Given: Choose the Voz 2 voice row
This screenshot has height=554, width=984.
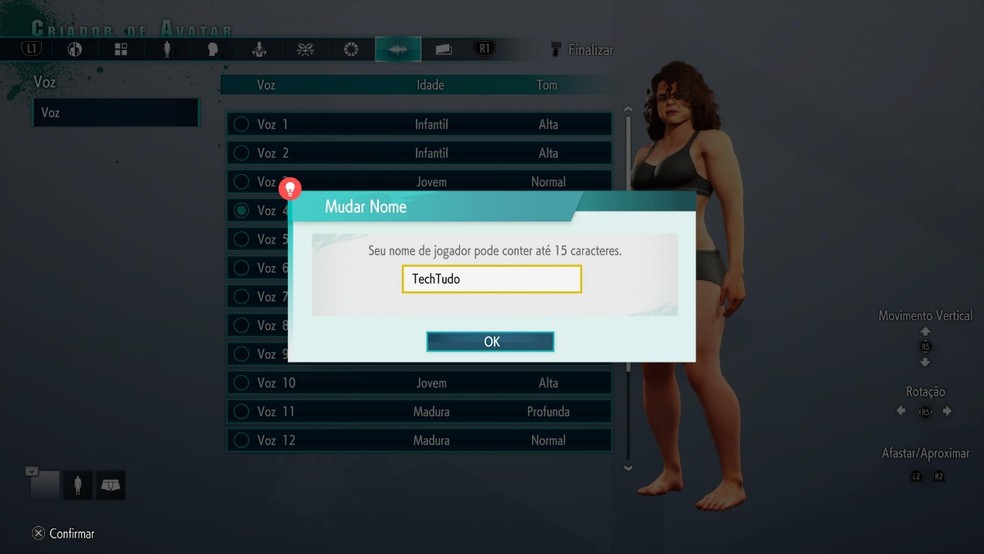Looking at the screenshot, I should coord(418,153).
